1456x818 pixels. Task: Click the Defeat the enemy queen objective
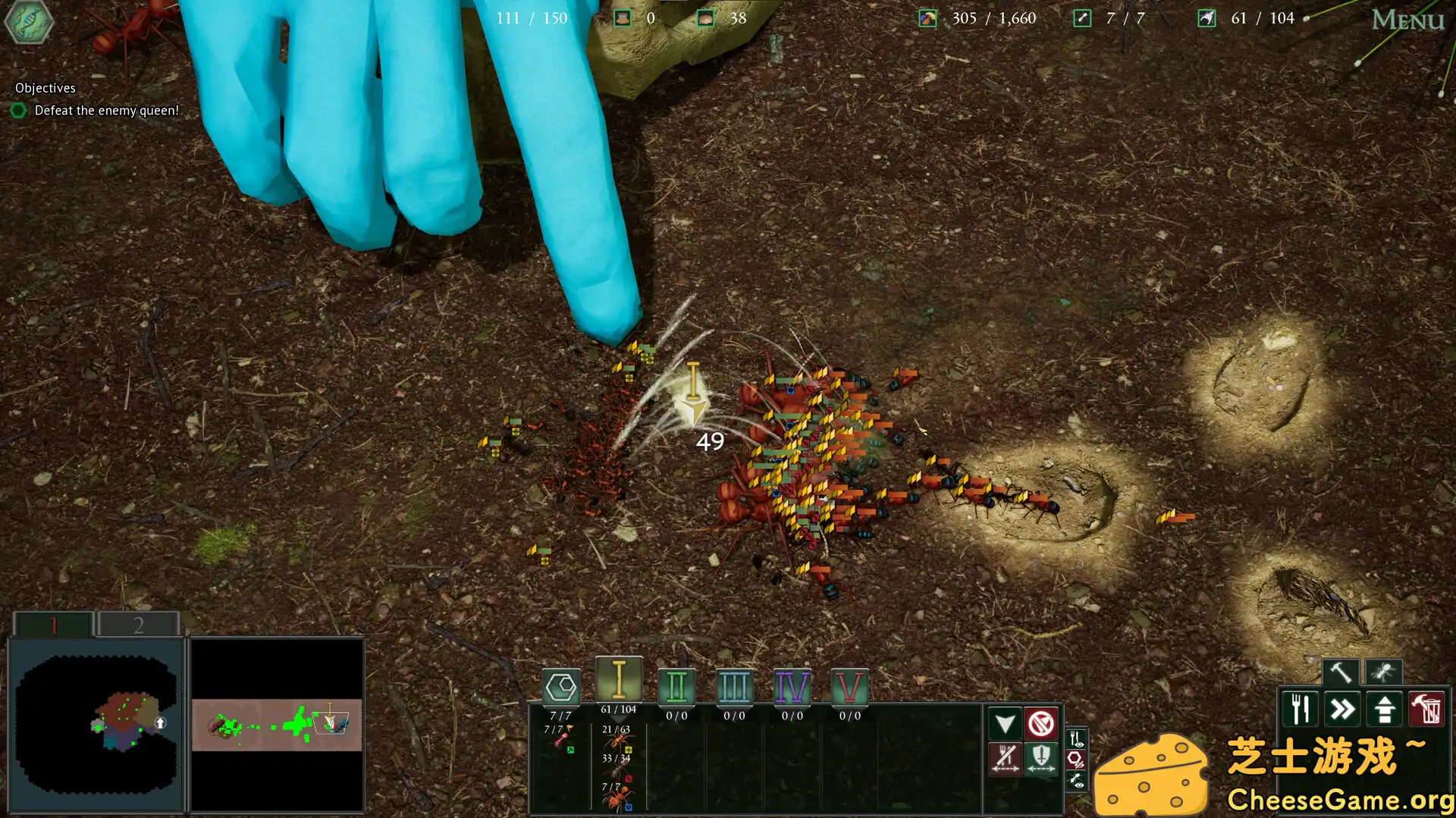pyautogui.click(x=106, y=110)
